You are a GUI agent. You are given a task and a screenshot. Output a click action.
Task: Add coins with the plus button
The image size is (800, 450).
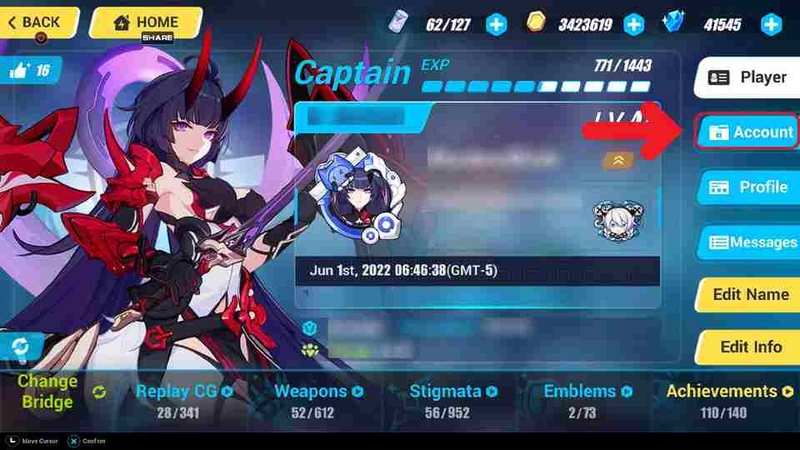click(634, 22)
